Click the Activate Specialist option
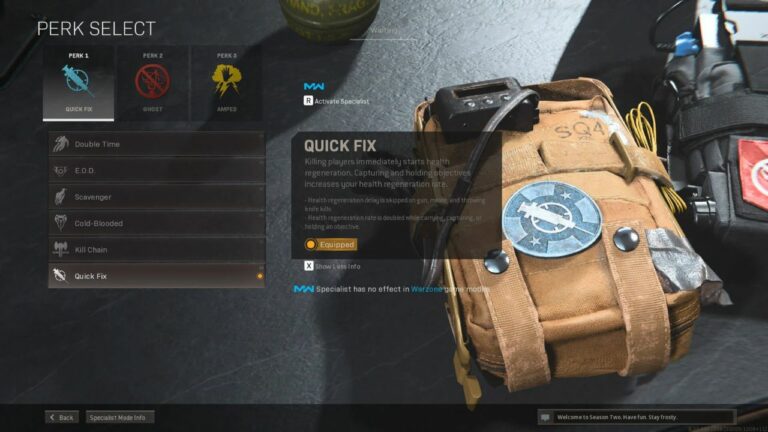 (336, 101)
